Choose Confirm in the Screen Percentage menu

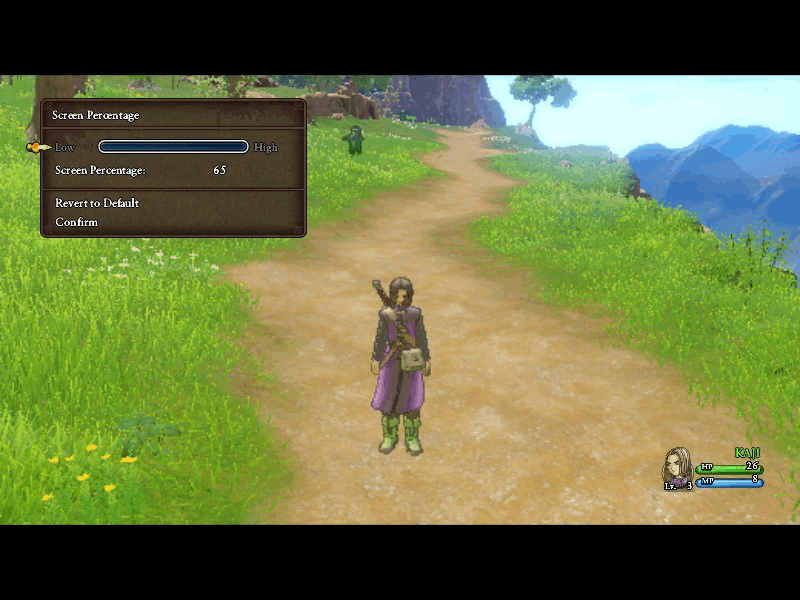click(77, 222)
